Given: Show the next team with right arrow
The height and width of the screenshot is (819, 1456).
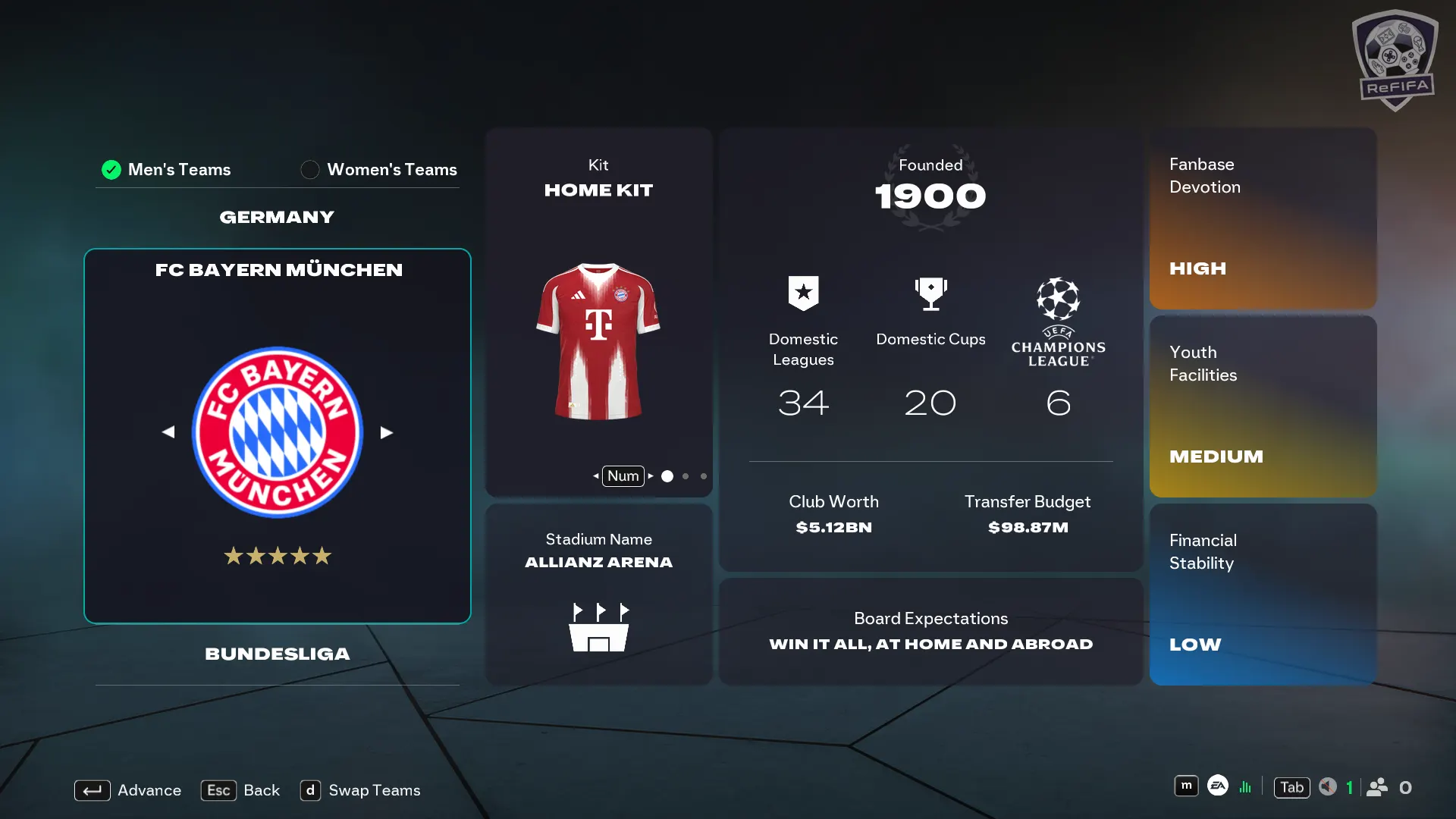Looking at the screenshot, I should [387, 432].
